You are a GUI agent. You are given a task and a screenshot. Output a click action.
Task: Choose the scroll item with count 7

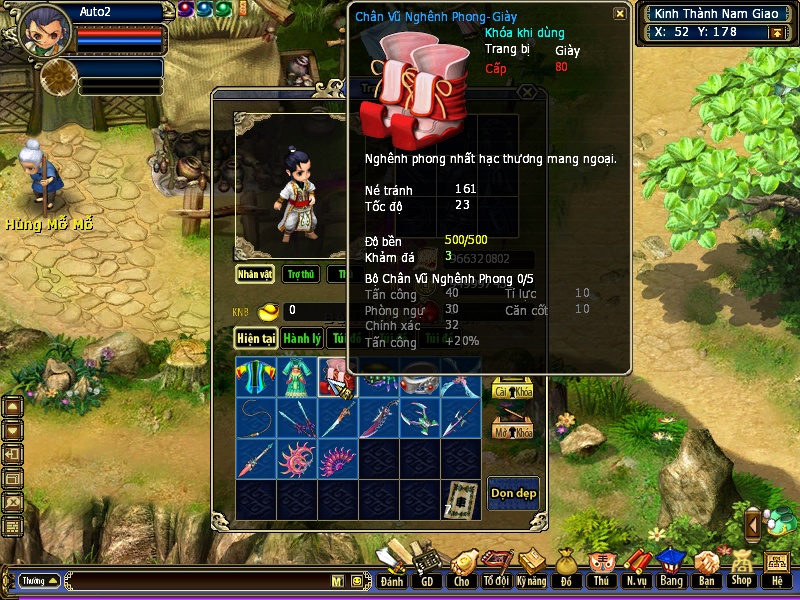coord(460,500)
